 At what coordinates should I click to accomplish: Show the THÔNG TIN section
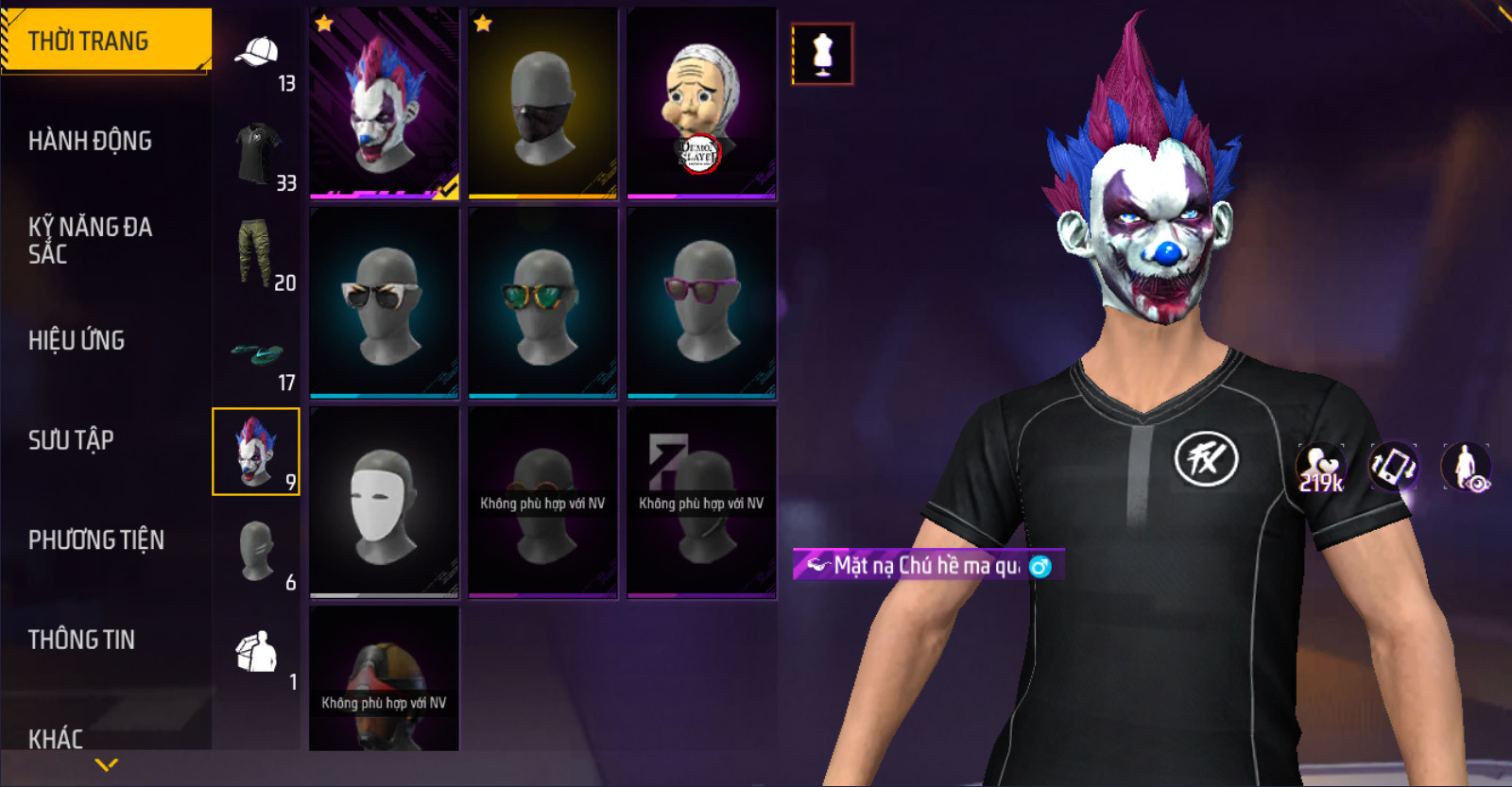pos(81,640)
